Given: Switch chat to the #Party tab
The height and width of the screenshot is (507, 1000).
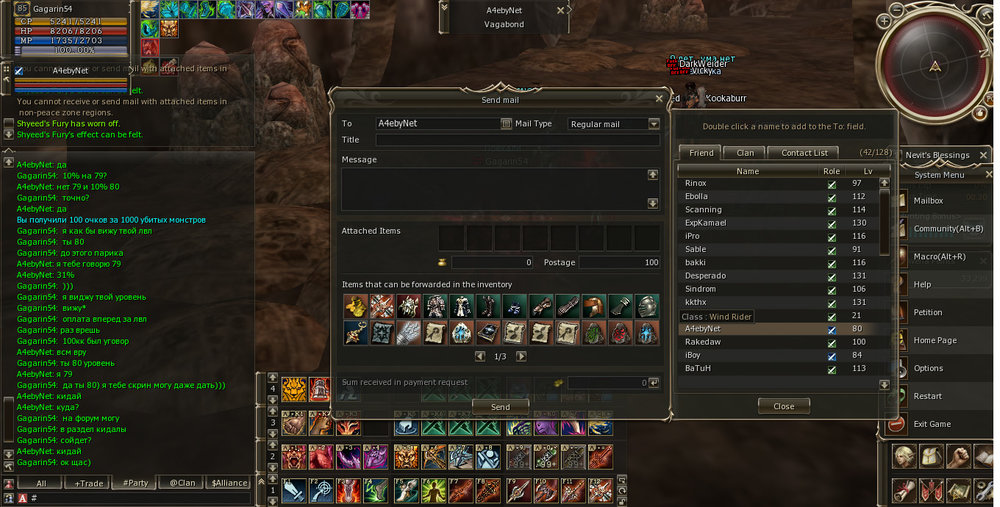Looking at the screenshot, I should [x=135, y=483].
